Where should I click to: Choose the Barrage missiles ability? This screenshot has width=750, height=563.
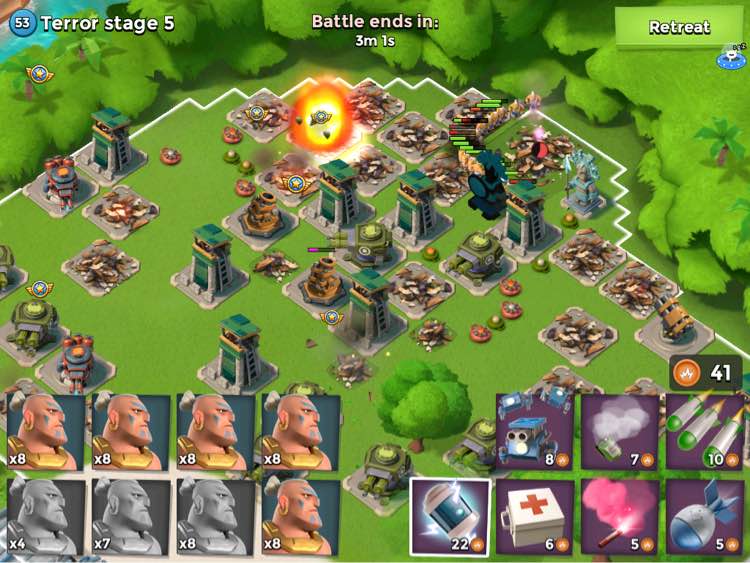coord(705,432)
